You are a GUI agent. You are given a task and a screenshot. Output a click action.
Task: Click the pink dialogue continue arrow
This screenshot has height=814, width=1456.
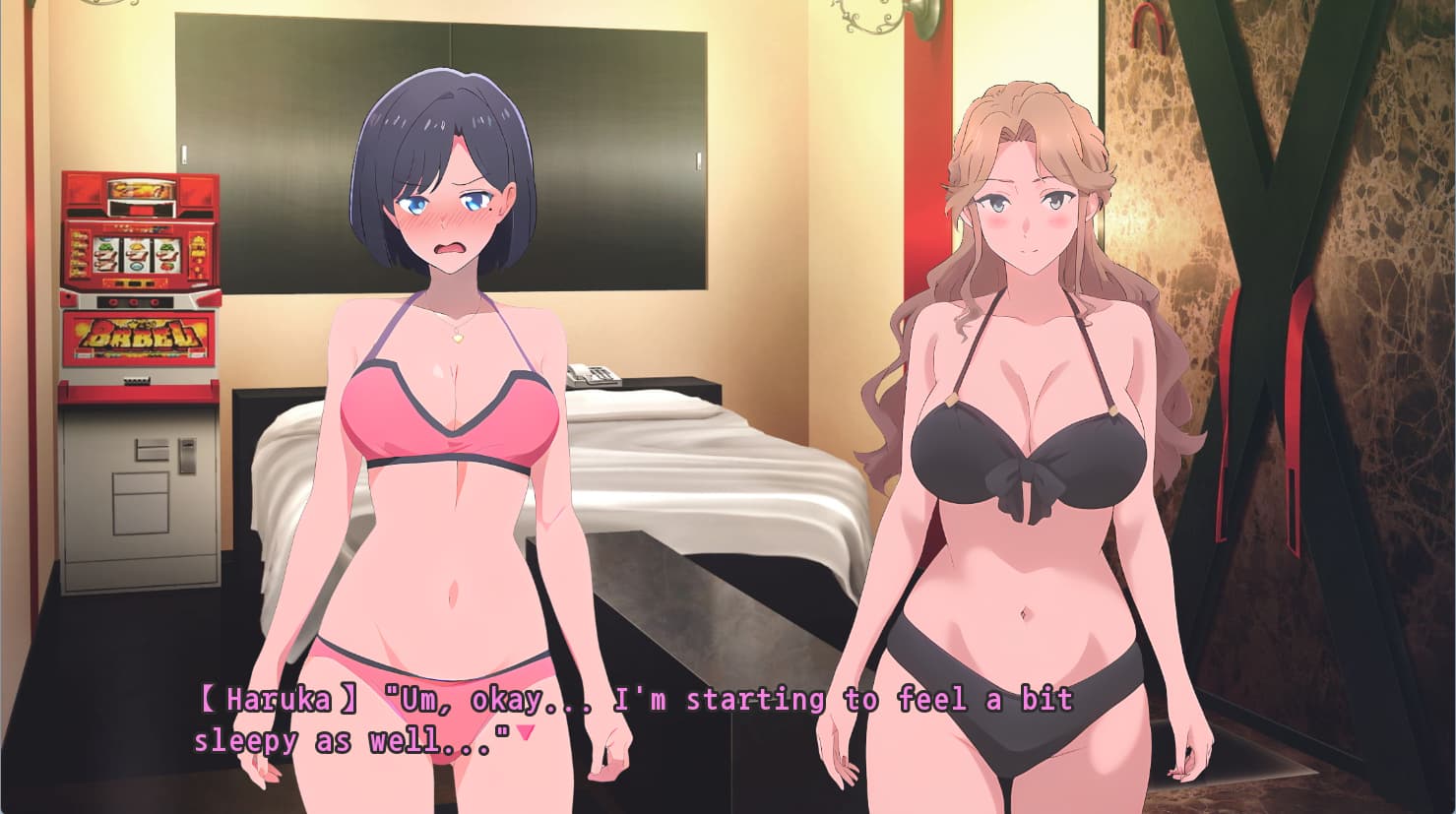pos(526,732)
